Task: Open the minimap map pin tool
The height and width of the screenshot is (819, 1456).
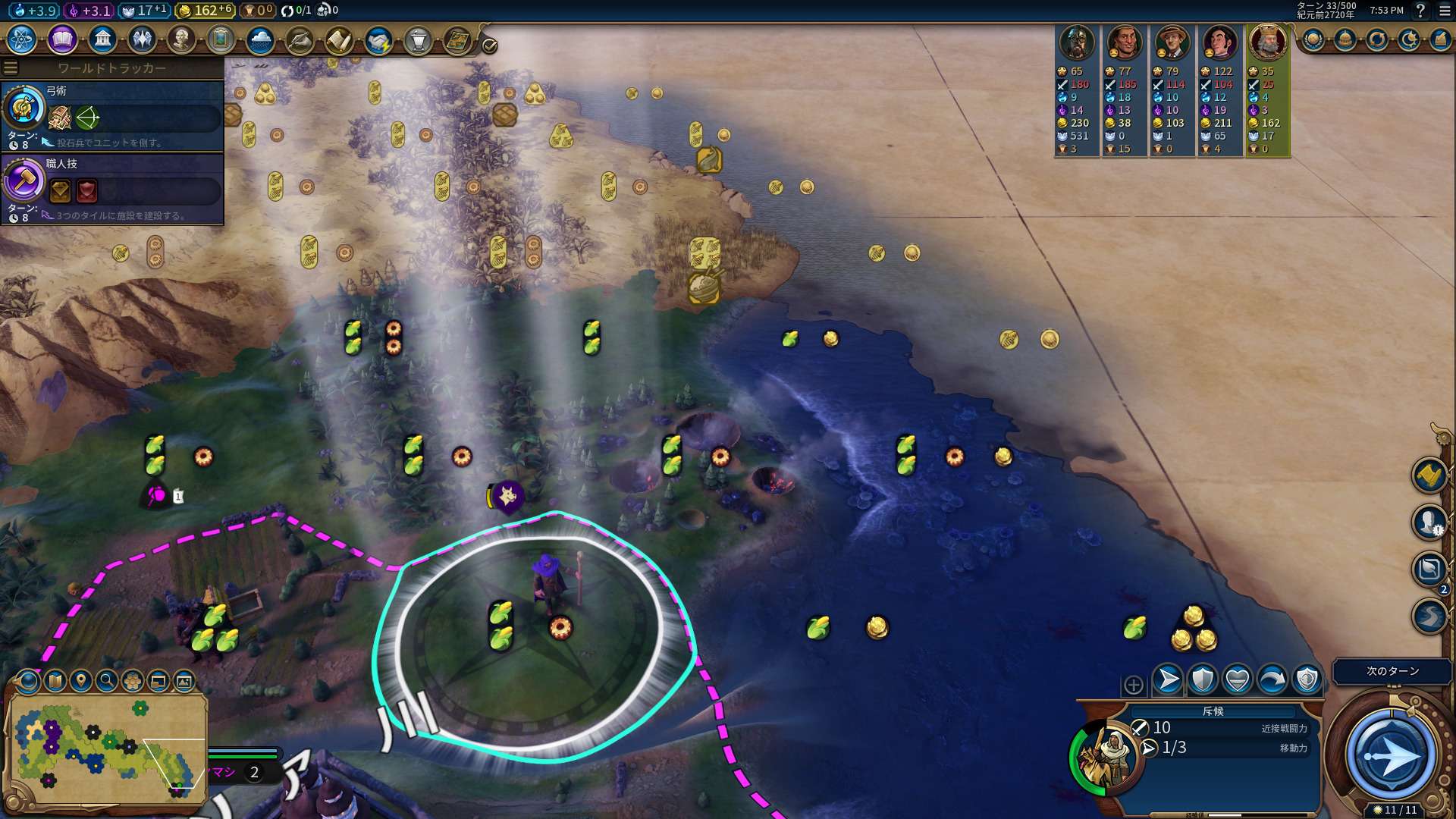Action: pos(80,681)
